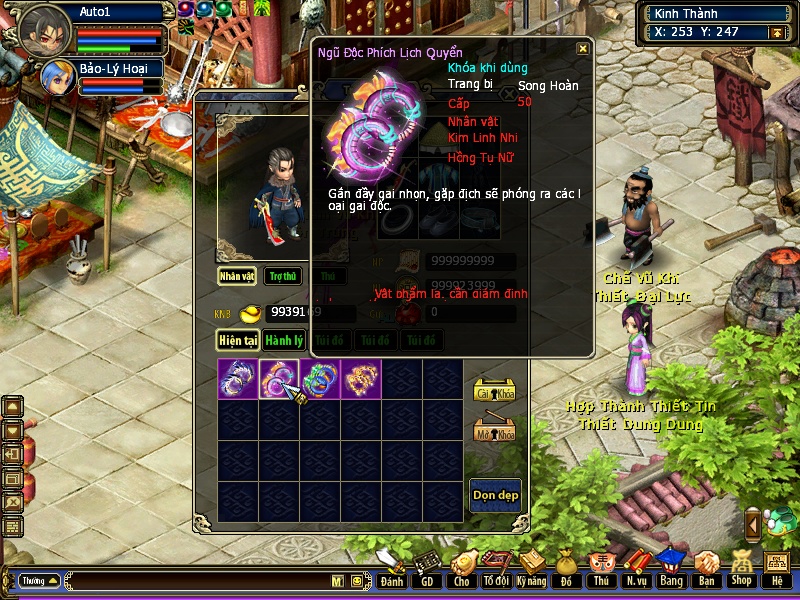Open the Trợ thủ tab
800x600 pixels.
tap(283, 276)
